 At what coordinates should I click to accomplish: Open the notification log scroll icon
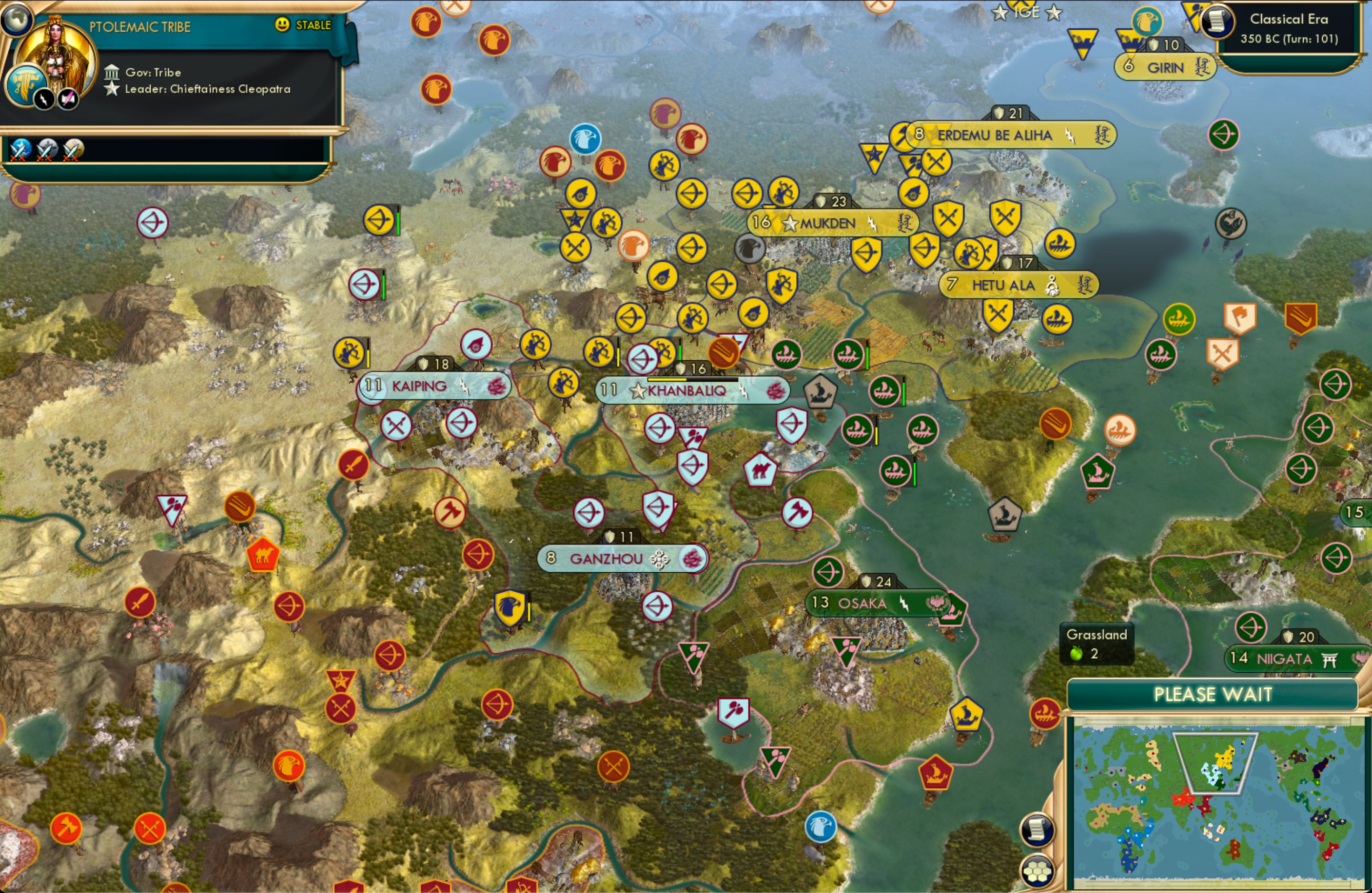(1037, 829)
